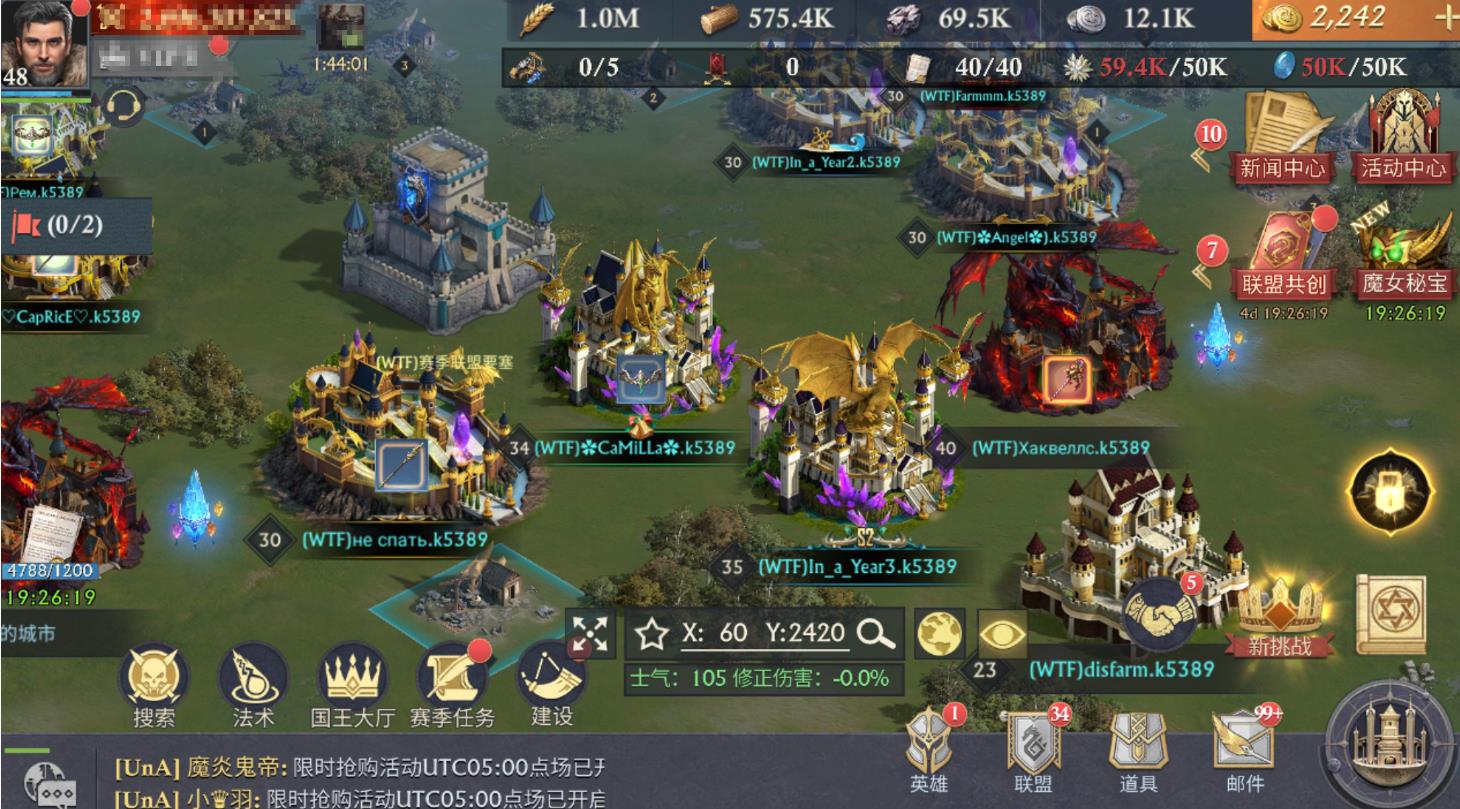This screenshot has width=1460, height=809.
Task: Open the player avatar profile
Action: click(45, 45)
